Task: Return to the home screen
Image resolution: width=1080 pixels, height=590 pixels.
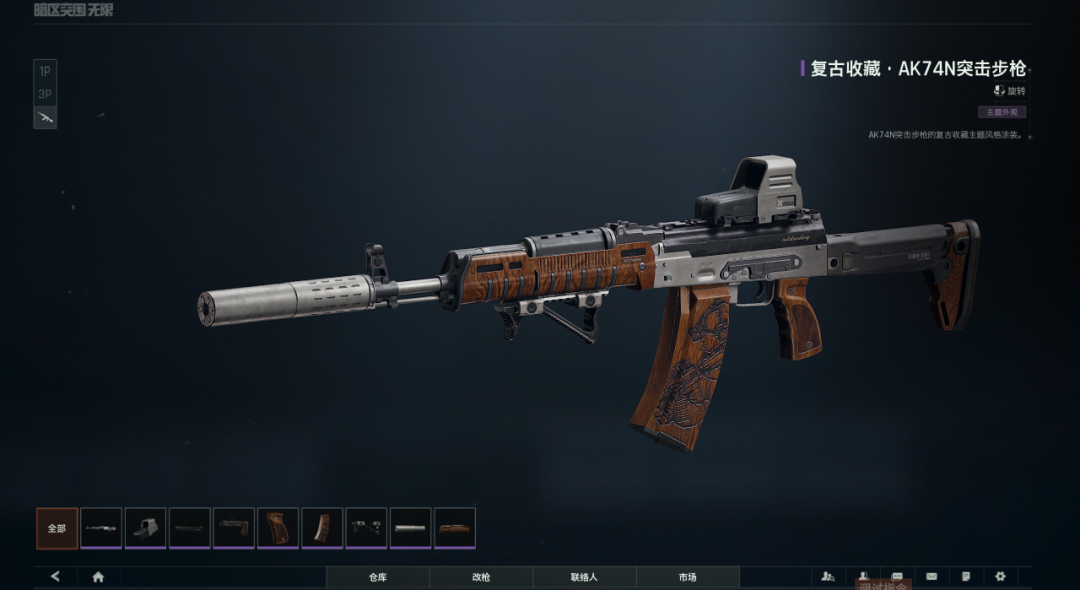Action: [x=98, y=577]
